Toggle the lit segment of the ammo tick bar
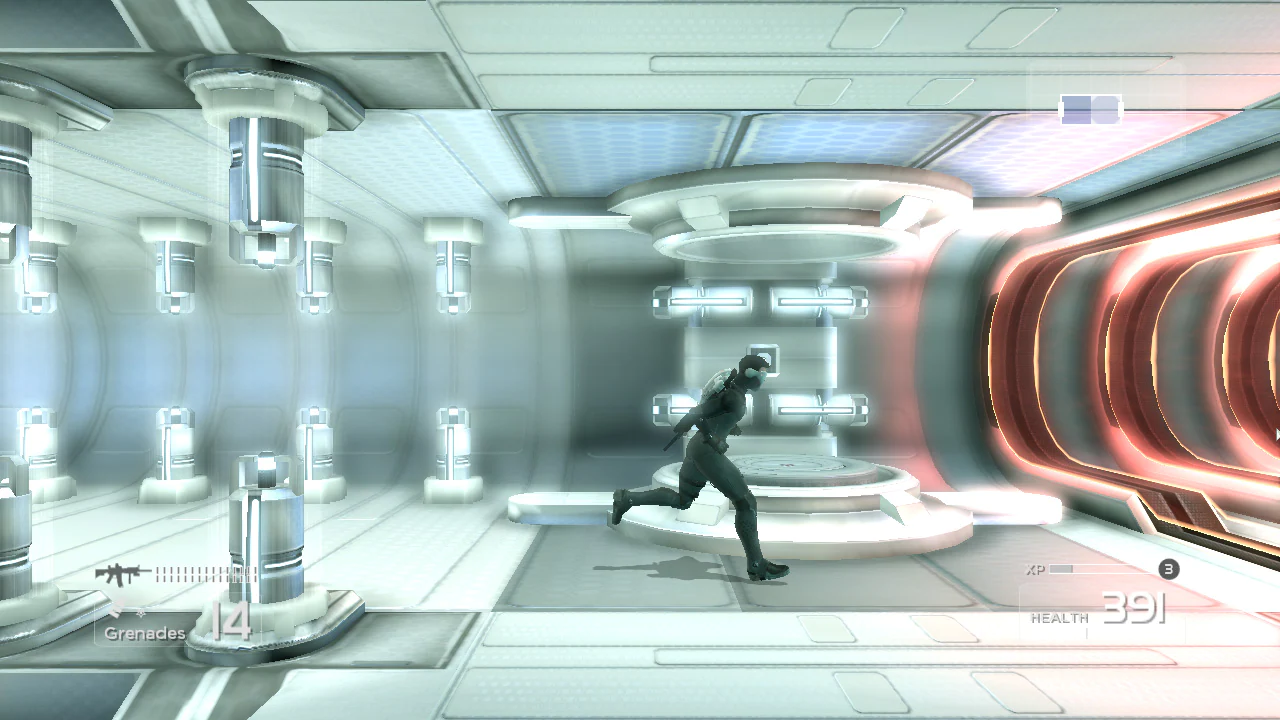The width and height of the screenshot is (1280, 720). 160,572
